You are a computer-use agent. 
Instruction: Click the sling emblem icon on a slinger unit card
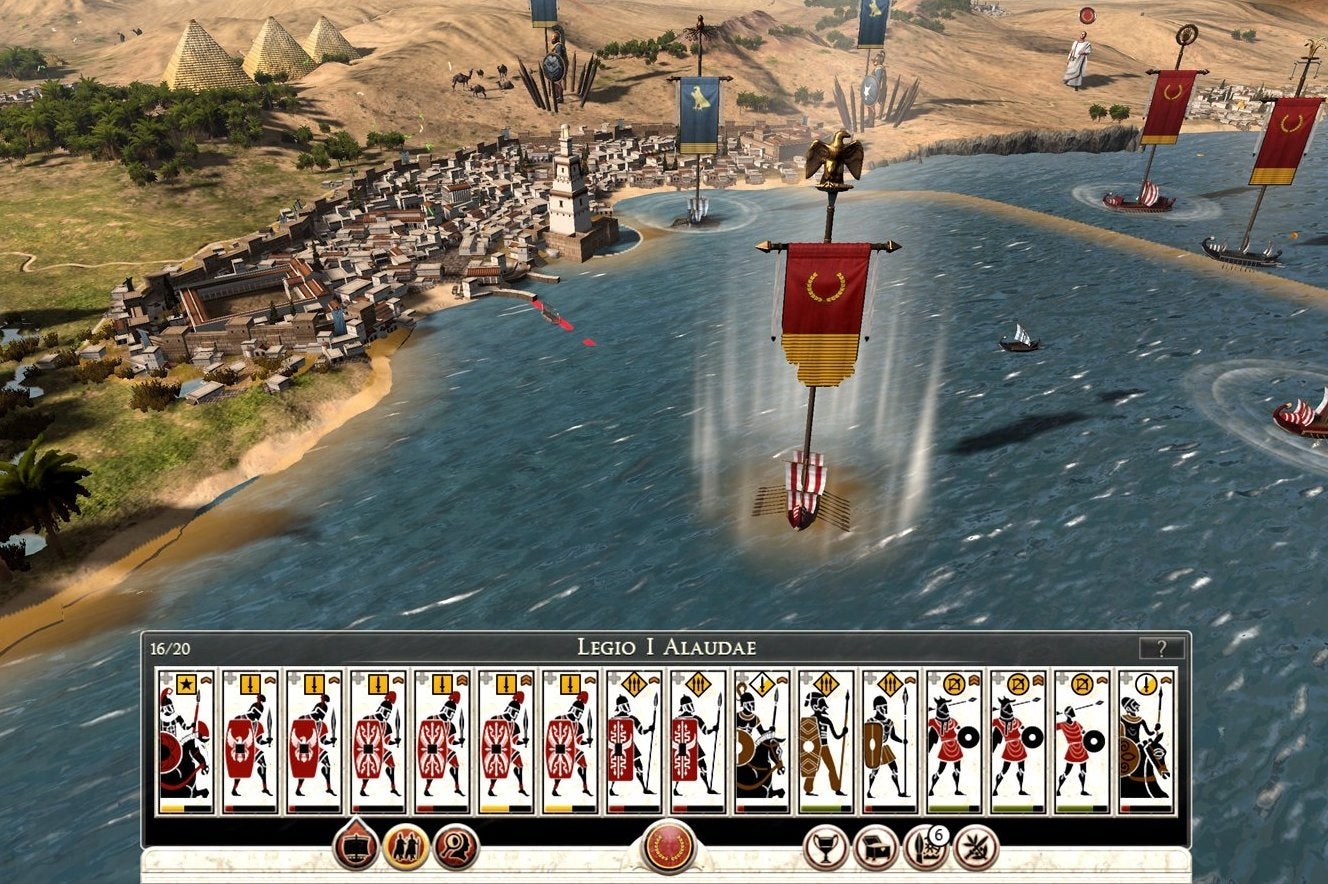coord(954,682)
